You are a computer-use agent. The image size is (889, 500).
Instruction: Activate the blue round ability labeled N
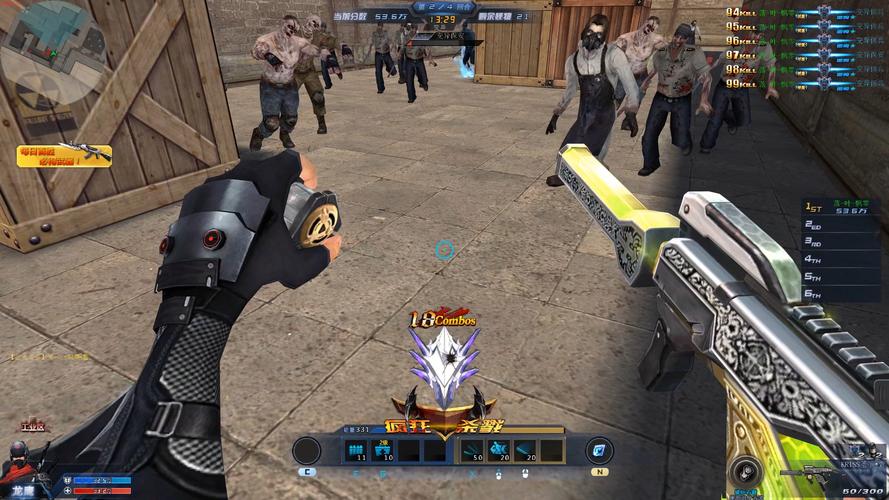coord(600,450)
